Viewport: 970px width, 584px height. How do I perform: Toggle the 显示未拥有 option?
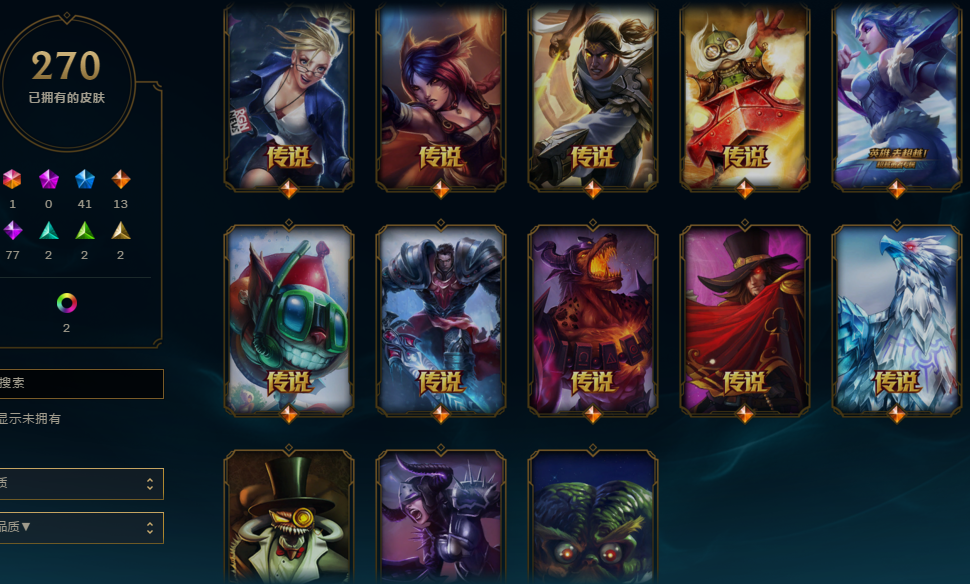(x=30, y=419)
